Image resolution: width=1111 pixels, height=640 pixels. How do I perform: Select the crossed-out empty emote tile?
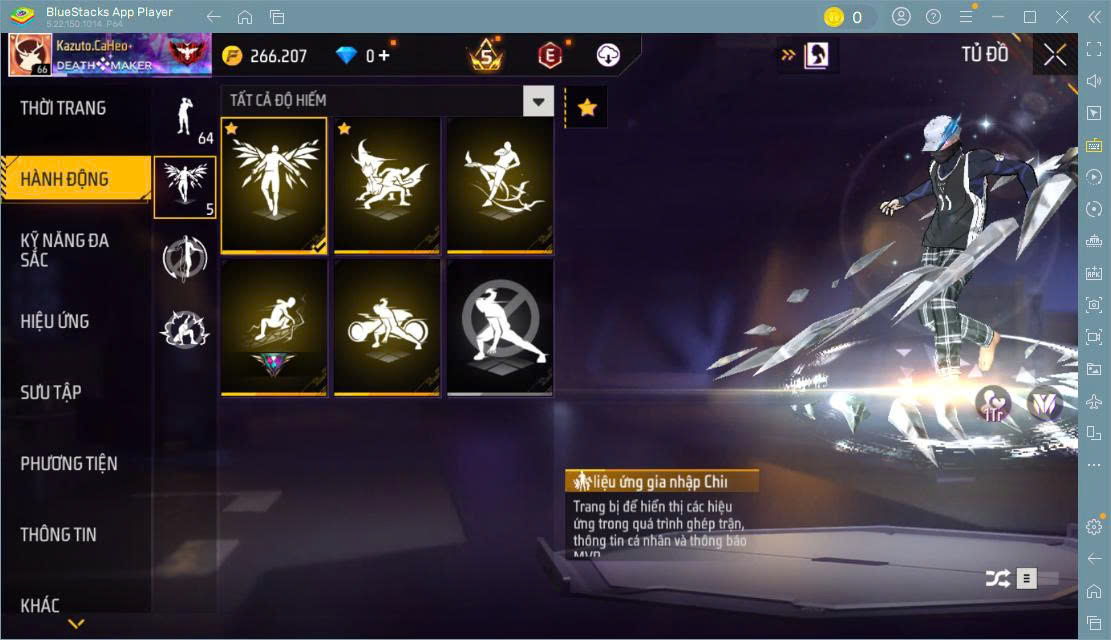pos(499,326)
